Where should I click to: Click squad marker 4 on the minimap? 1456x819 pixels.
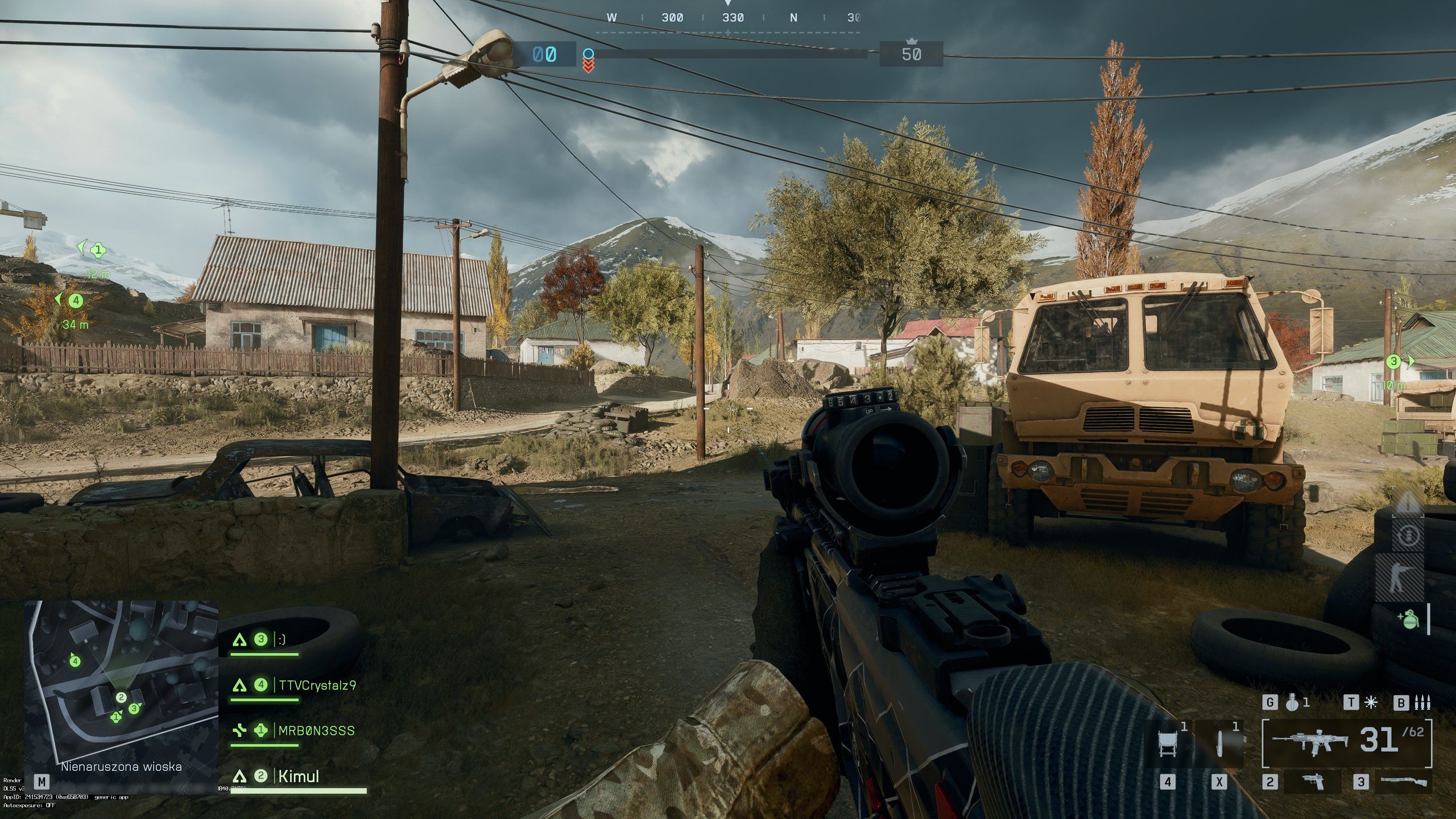(x=75, y=661)
